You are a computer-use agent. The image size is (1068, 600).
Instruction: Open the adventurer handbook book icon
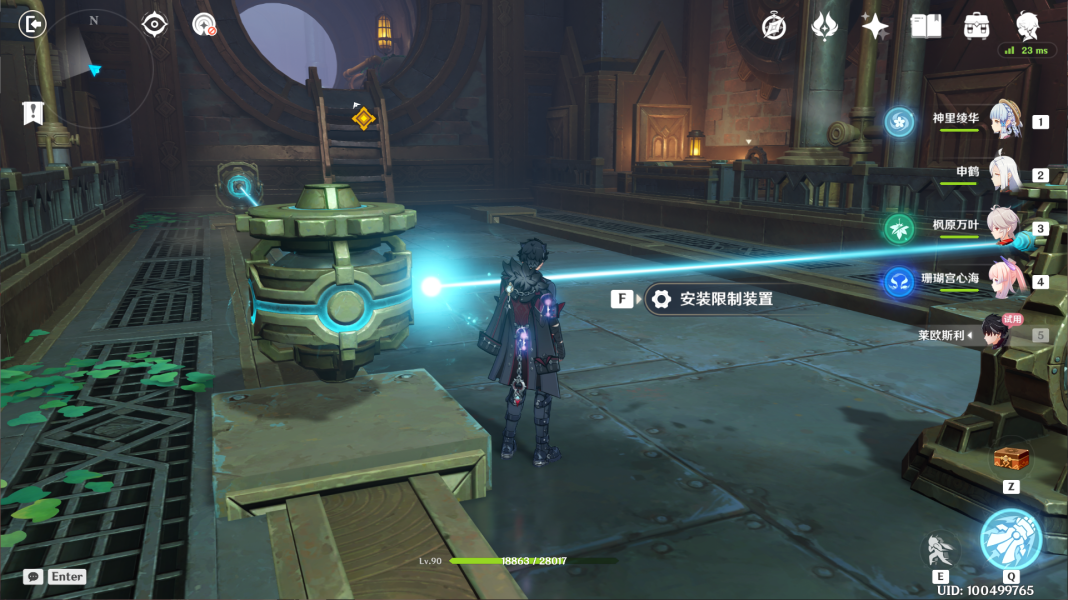tap(926, 27)
